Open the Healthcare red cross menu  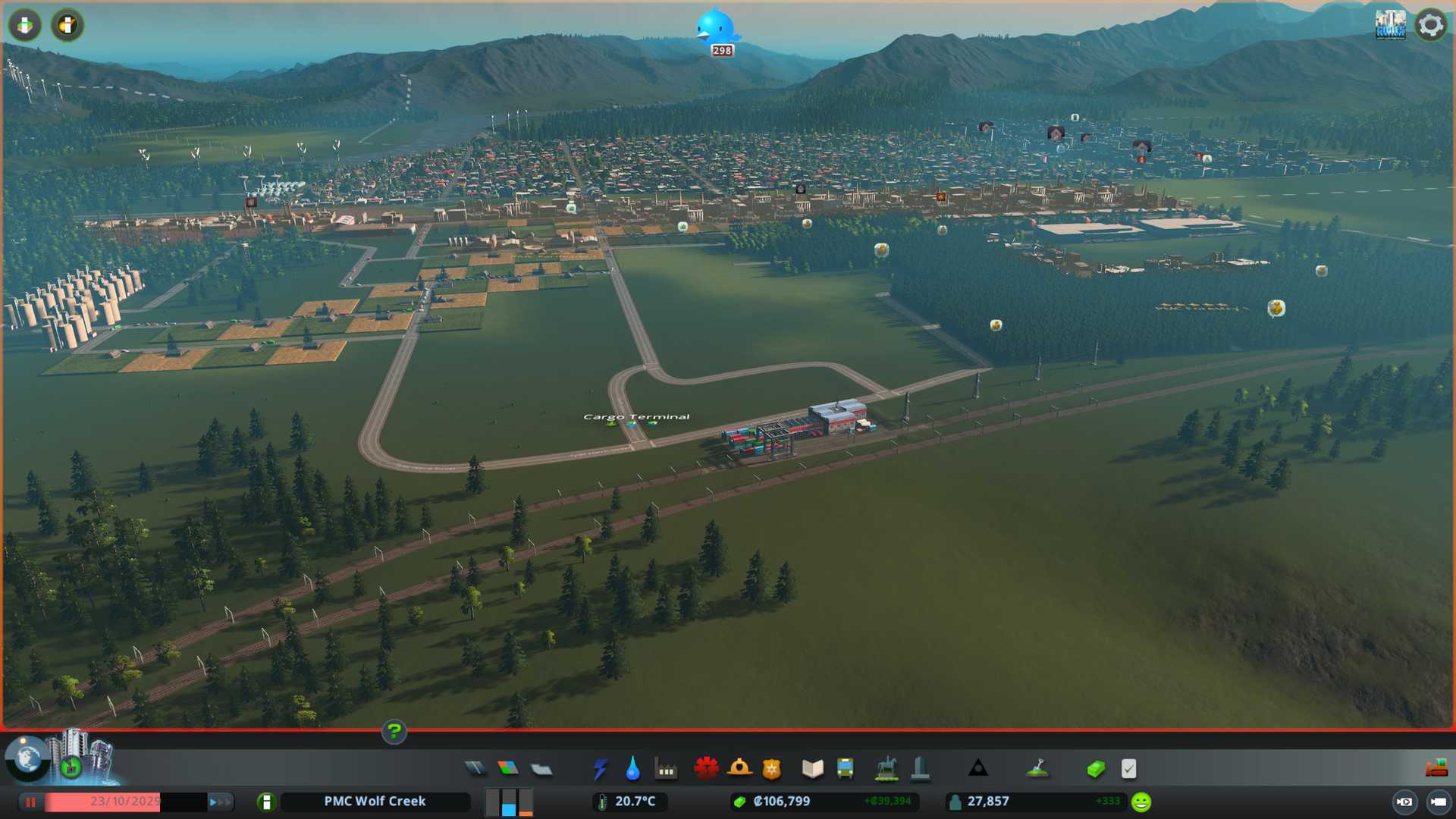706,769
